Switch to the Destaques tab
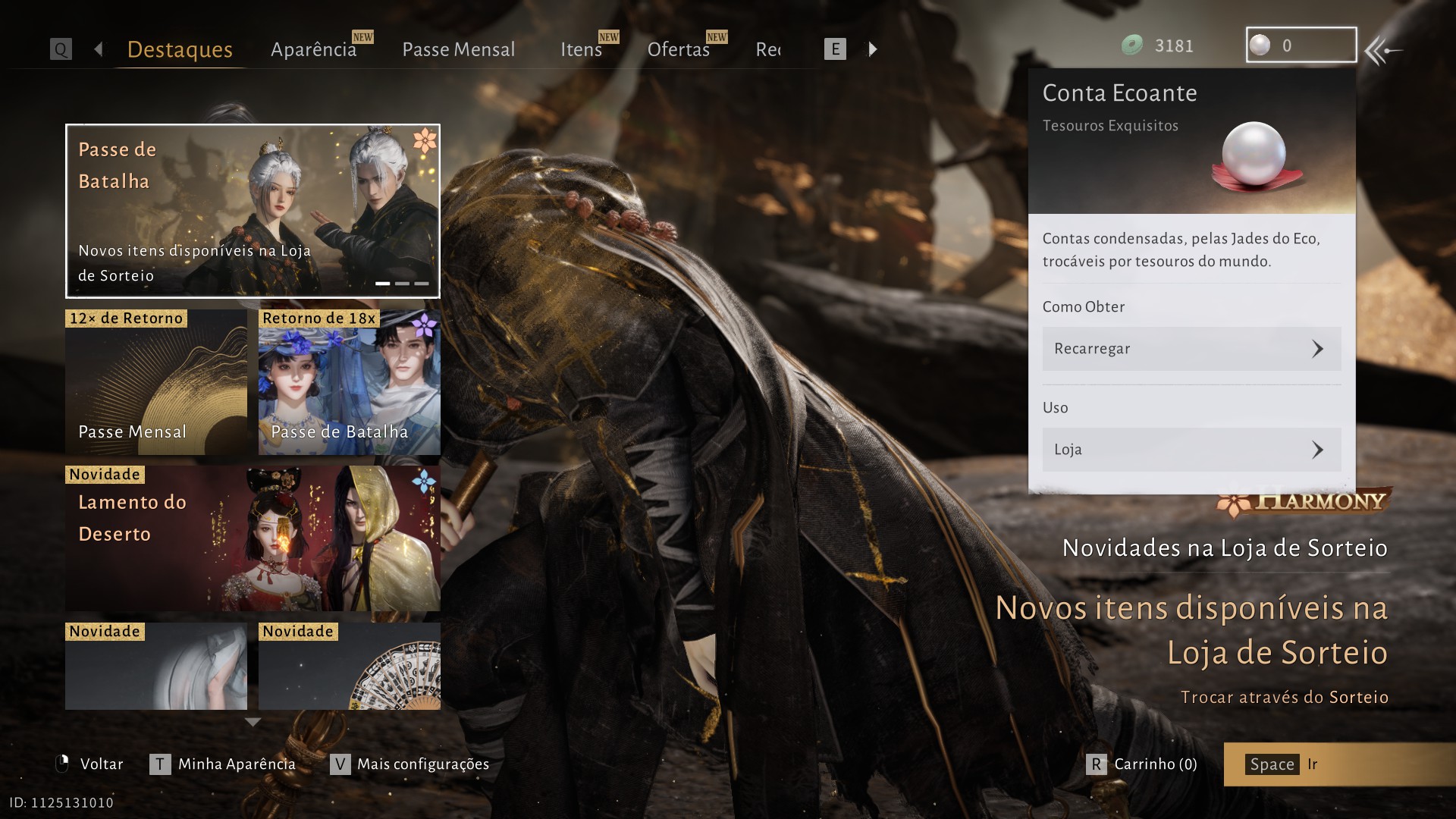 point(180,49)
